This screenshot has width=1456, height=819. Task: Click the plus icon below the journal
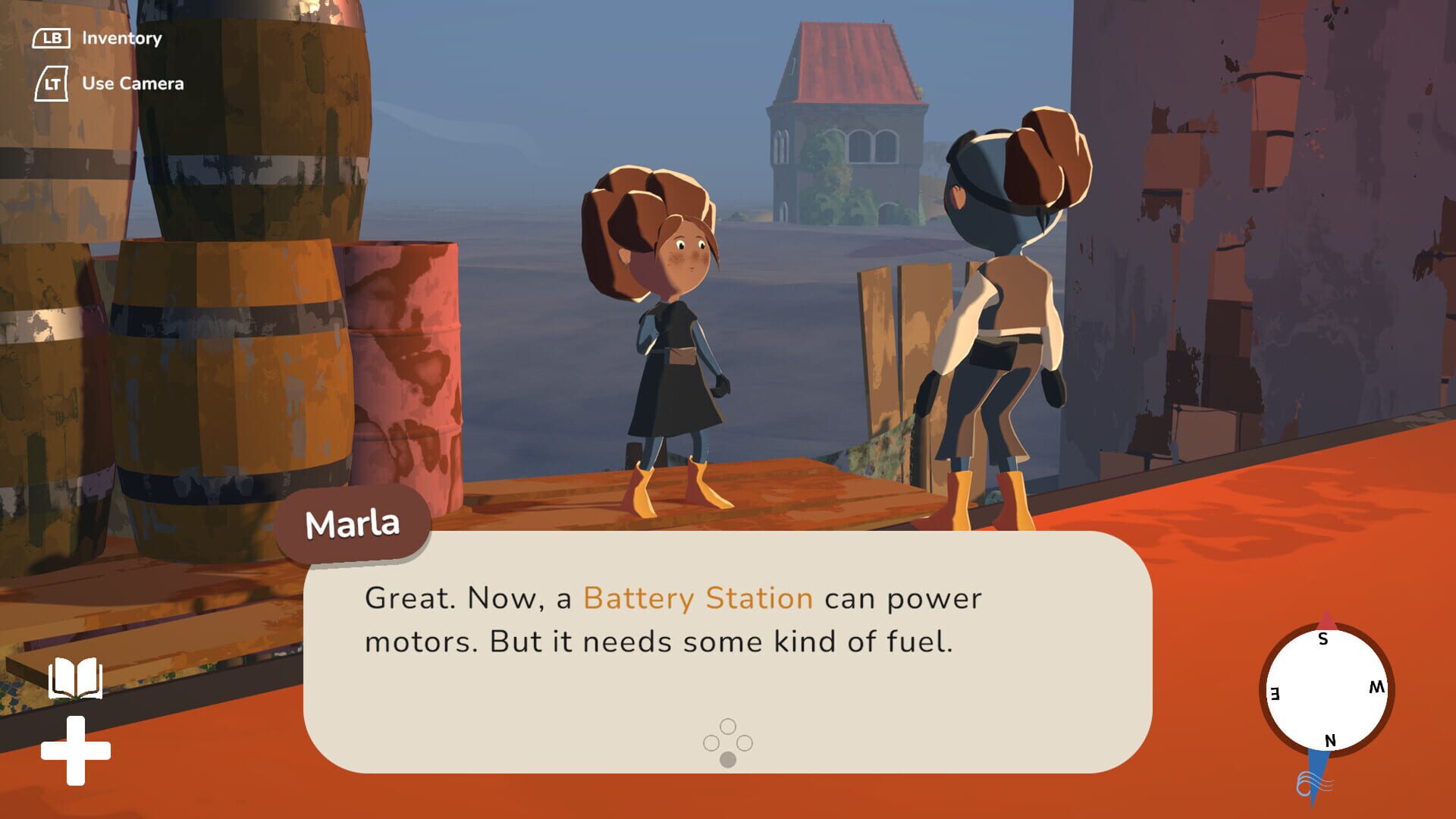[76, 751]
